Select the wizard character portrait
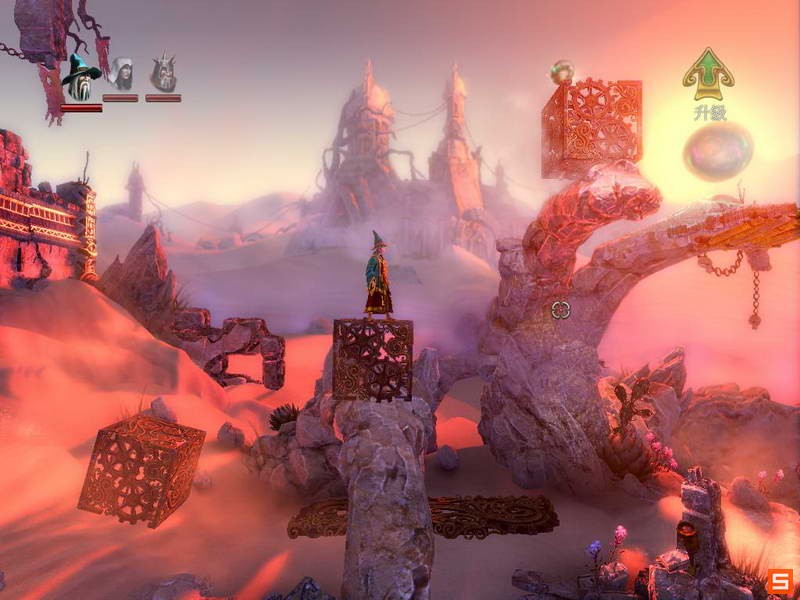800x600 pixels. [x=80, y=76]
